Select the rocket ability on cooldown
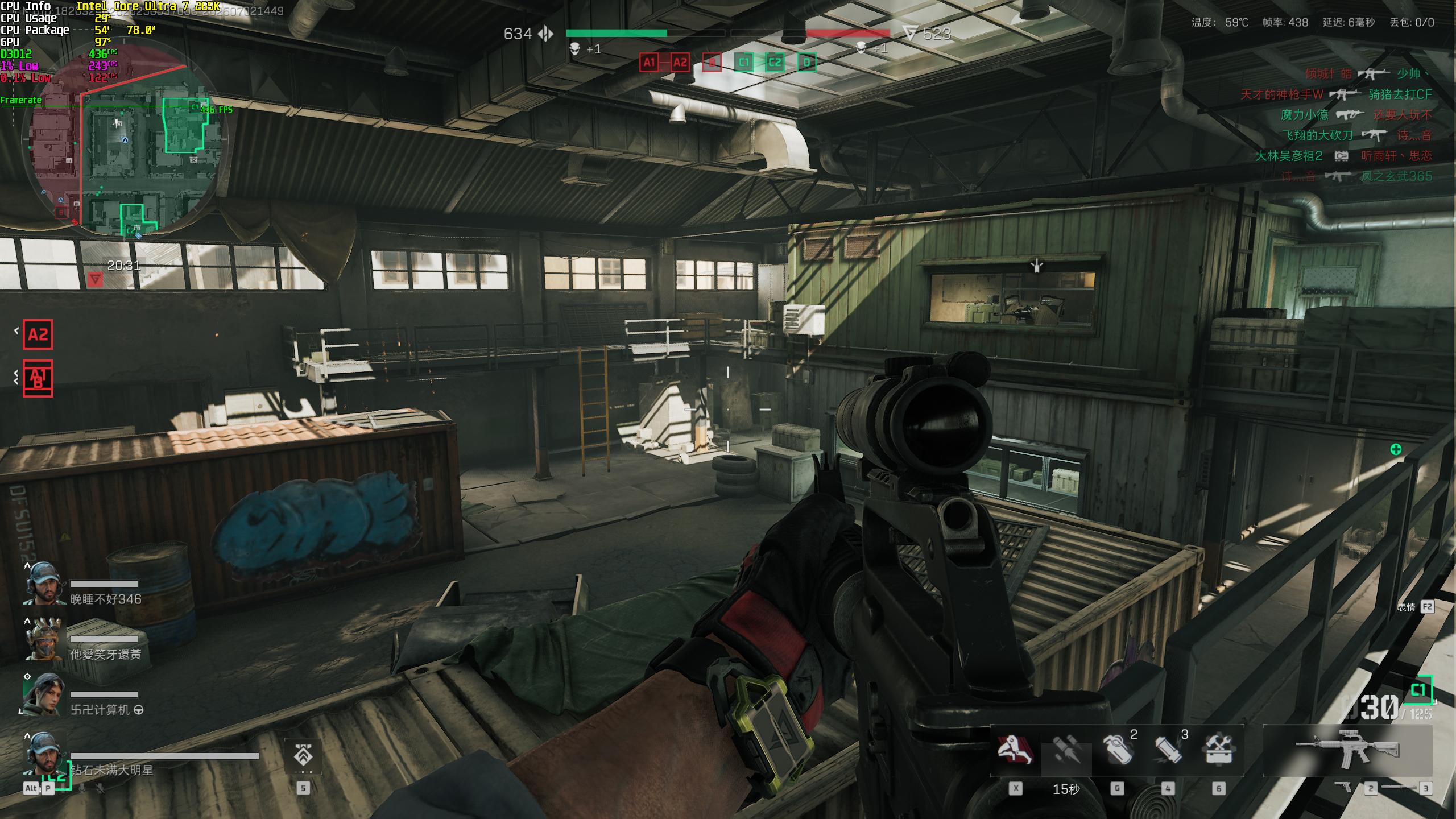The width and height of the screenshot is (1456, 819). pyautogui.click(x=1066, y=751)
